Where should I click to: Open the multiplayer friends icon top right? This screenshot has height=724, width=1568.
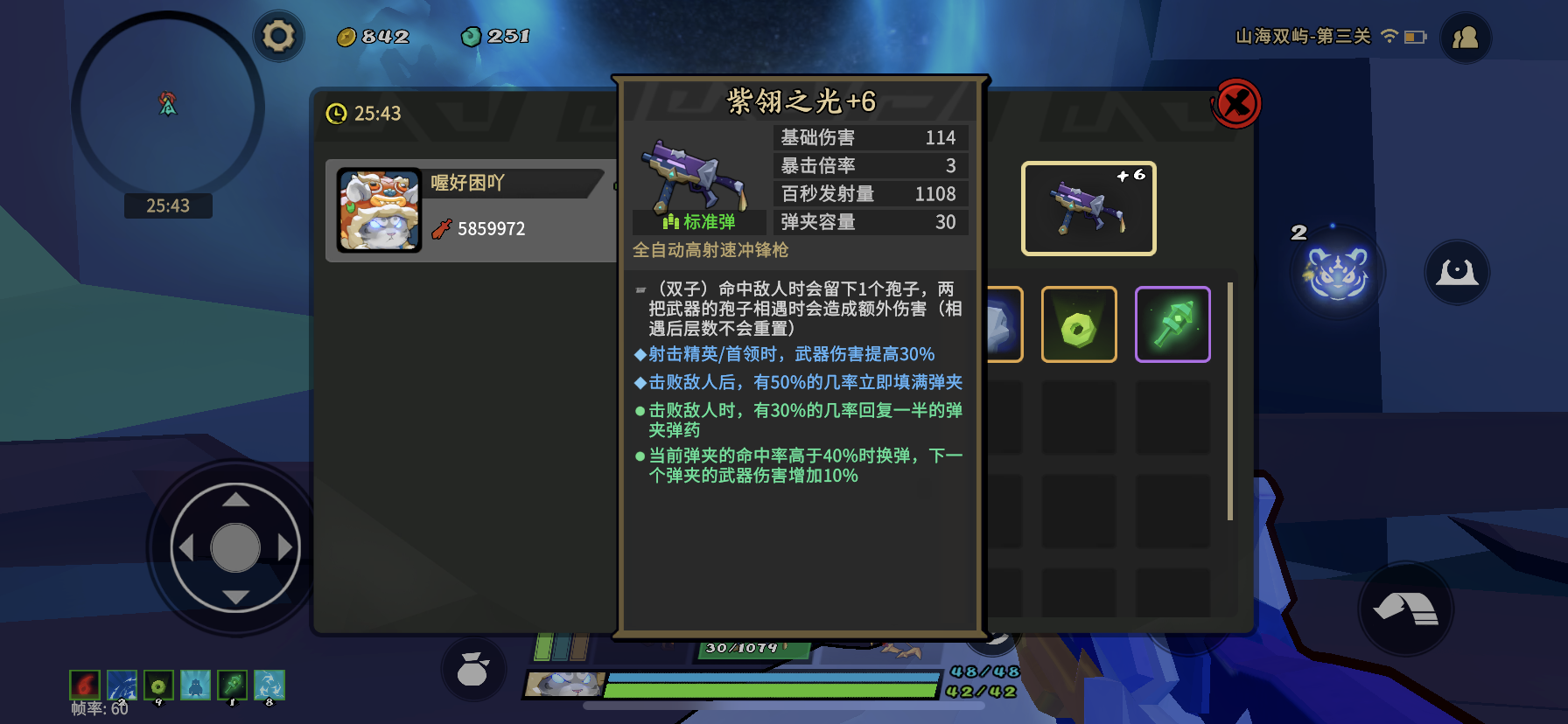(x=1465, y=37)
